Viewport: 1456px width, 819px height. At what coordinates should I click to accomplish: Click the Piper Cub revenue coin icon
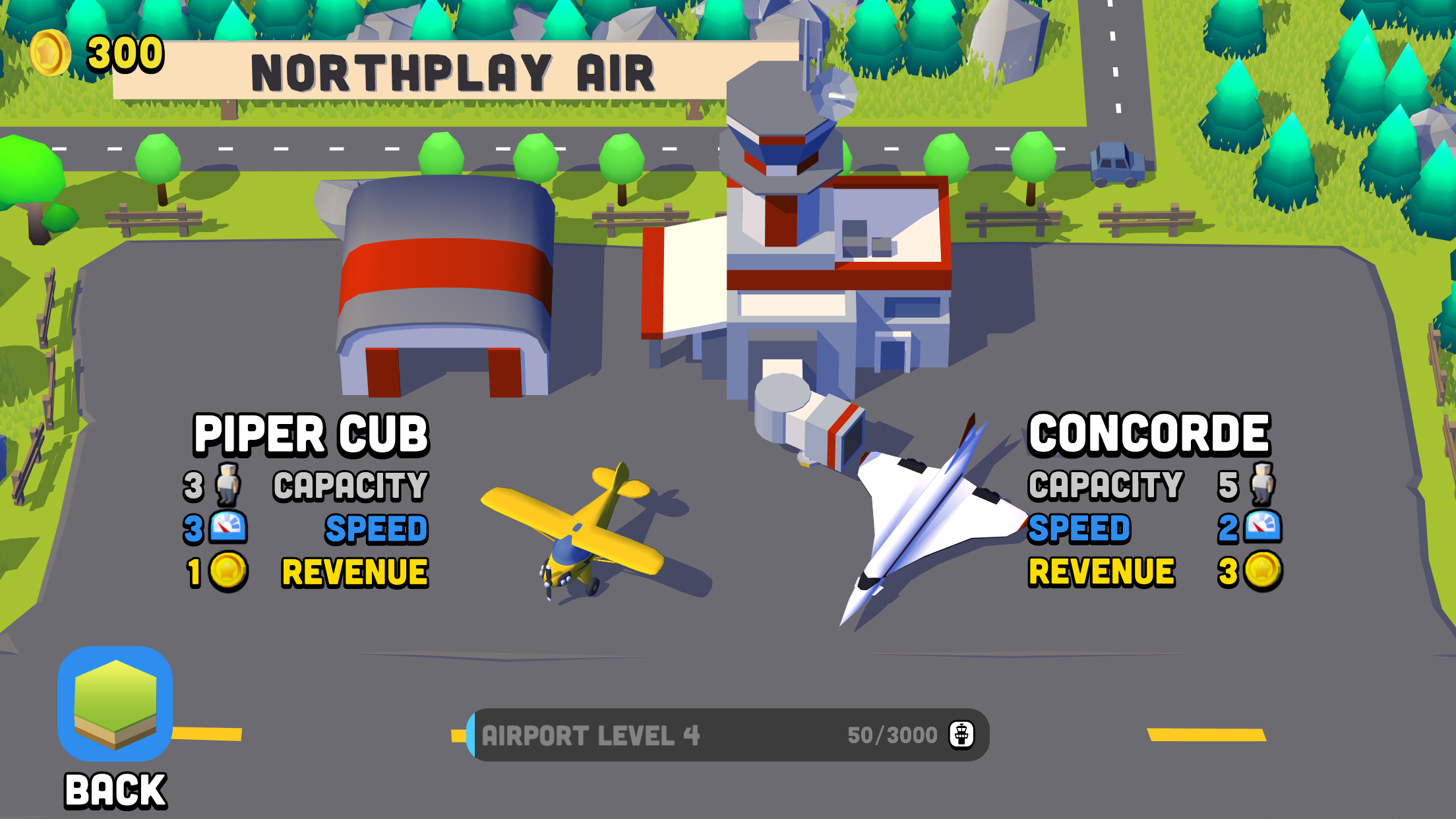coord(227,571)
